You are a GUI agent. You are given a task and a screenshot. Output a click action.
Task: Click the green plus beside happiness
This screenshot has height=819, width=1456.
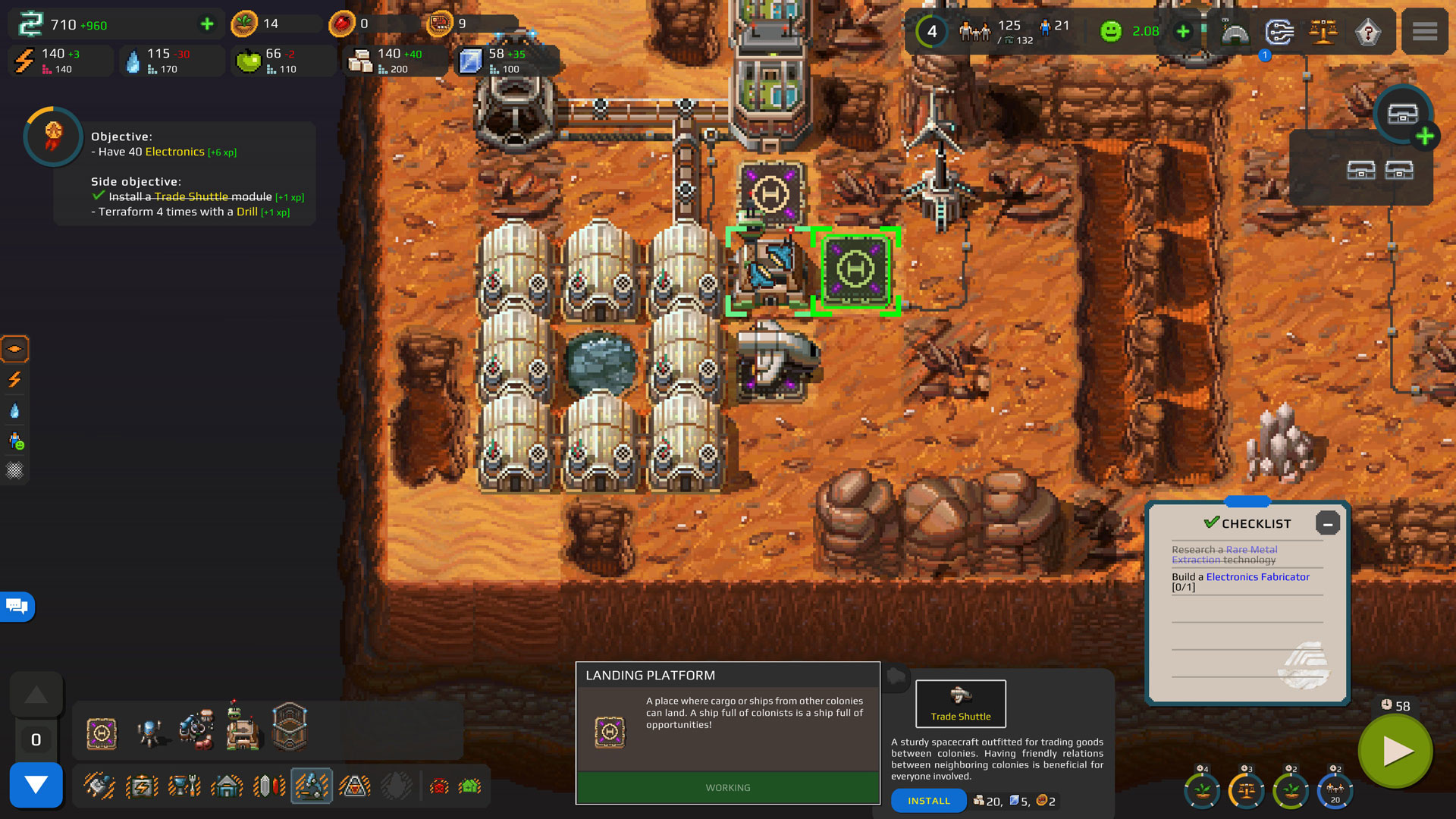[x=1182, y=32]
